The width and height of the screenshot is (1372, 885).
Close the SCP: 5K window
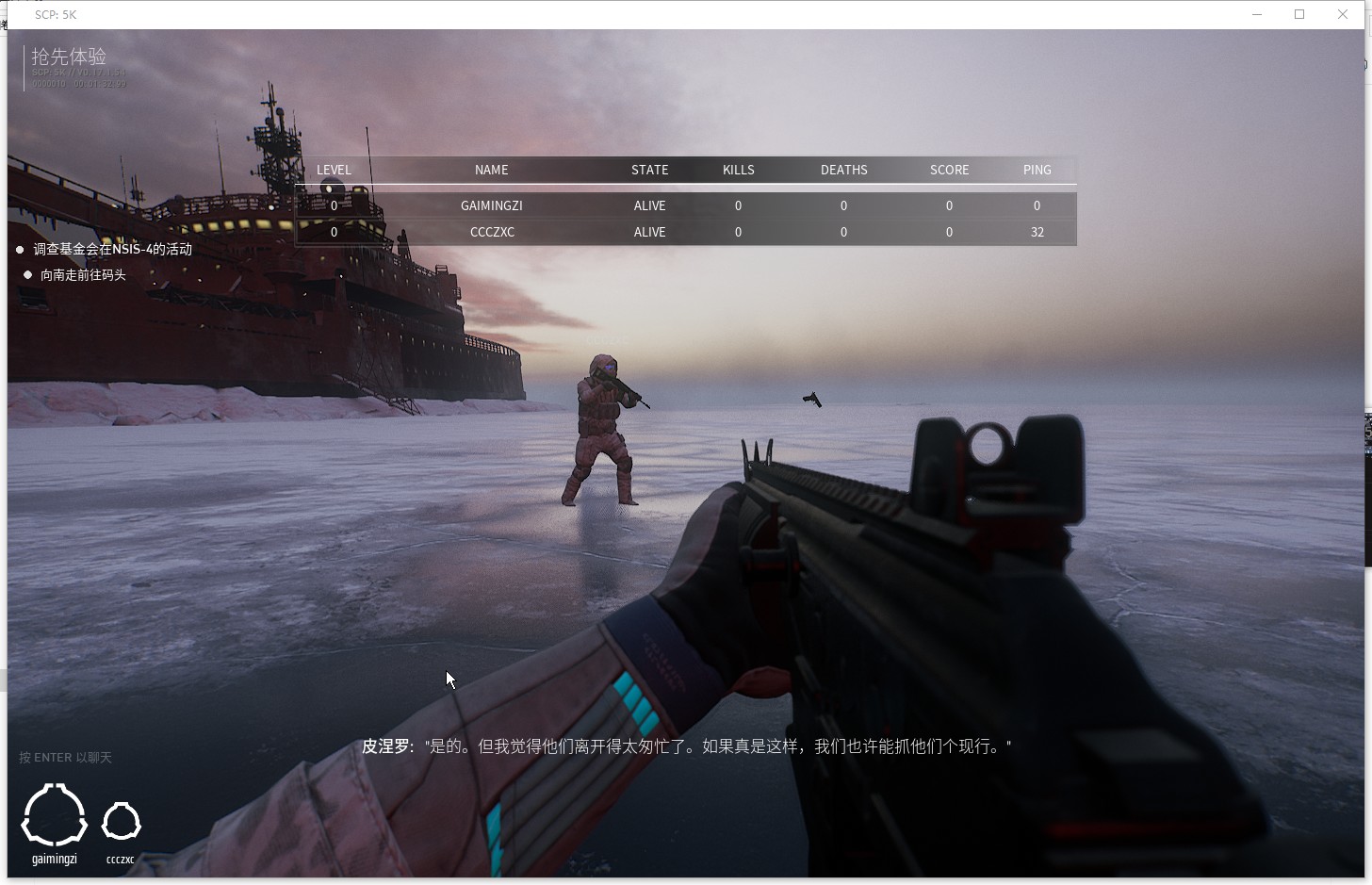pos(1343,14)
